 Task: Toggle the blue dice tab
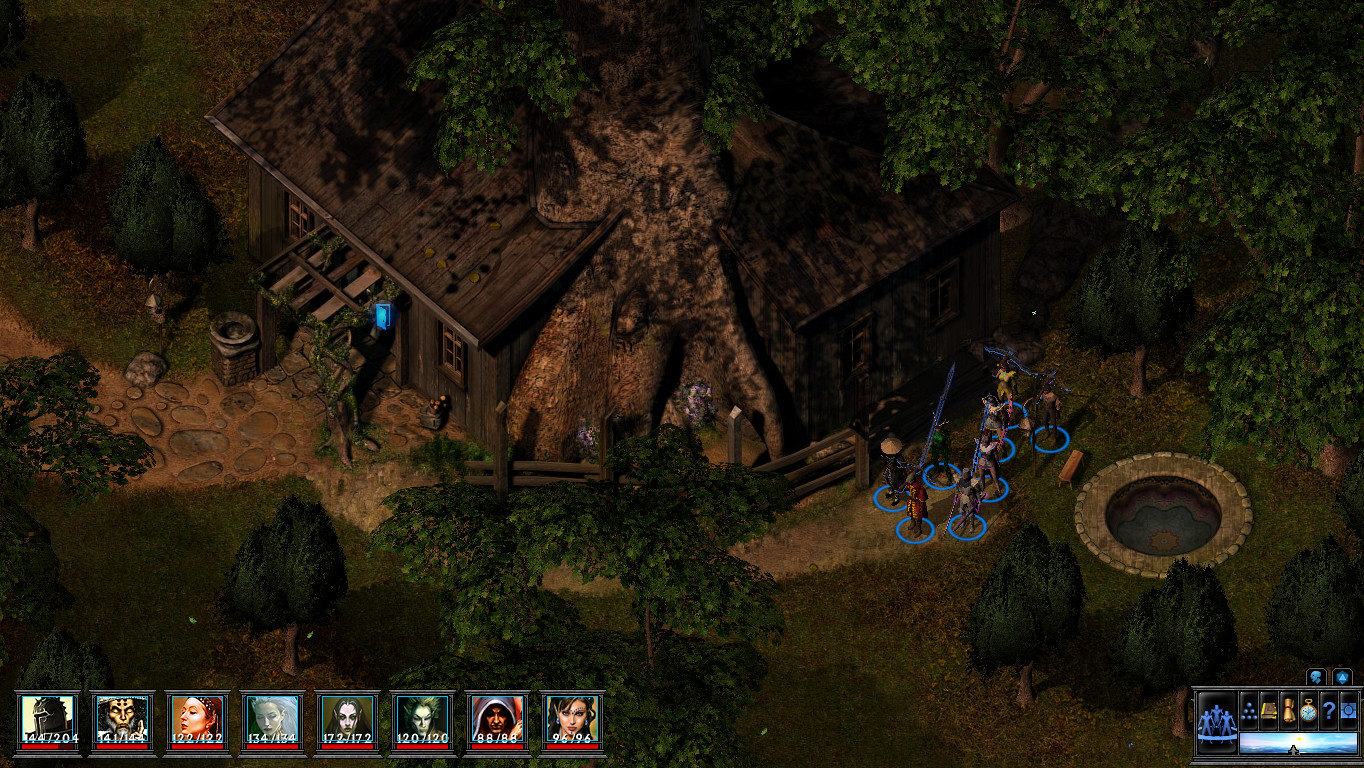[x=1342, y=677]
